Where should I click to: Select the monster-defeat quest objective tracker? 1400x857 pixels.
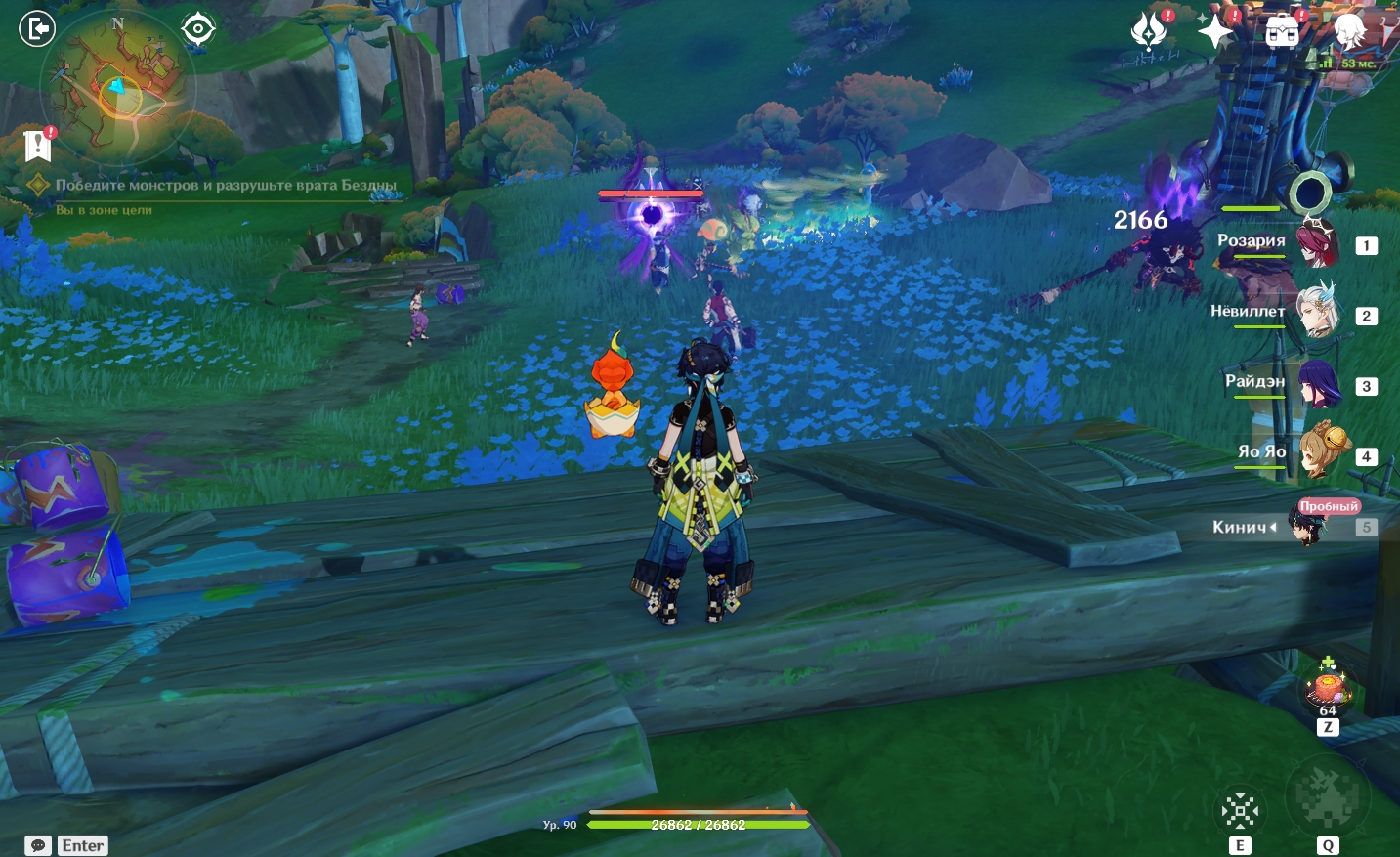tap(225, 185)
